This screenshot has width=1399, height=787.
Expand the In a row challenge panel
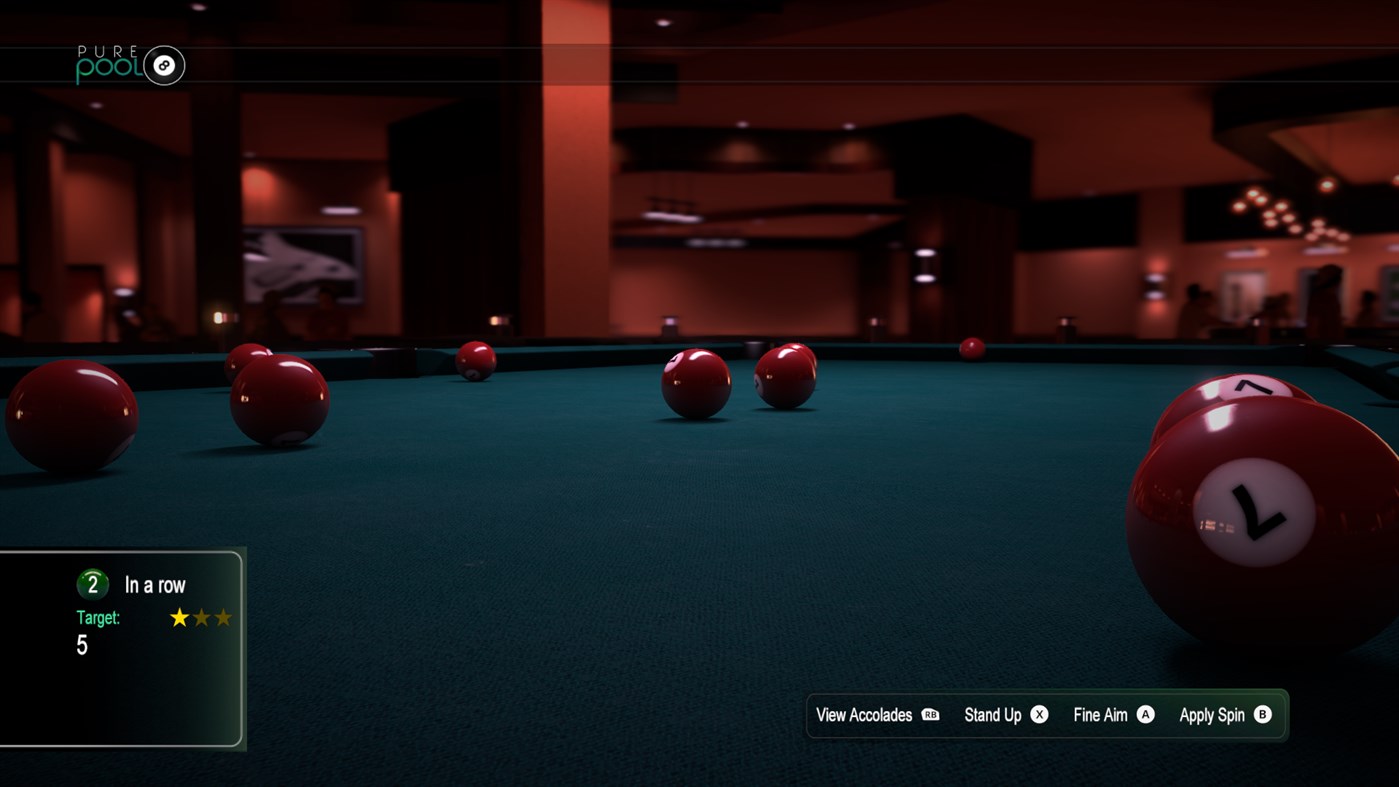point(122,648)
